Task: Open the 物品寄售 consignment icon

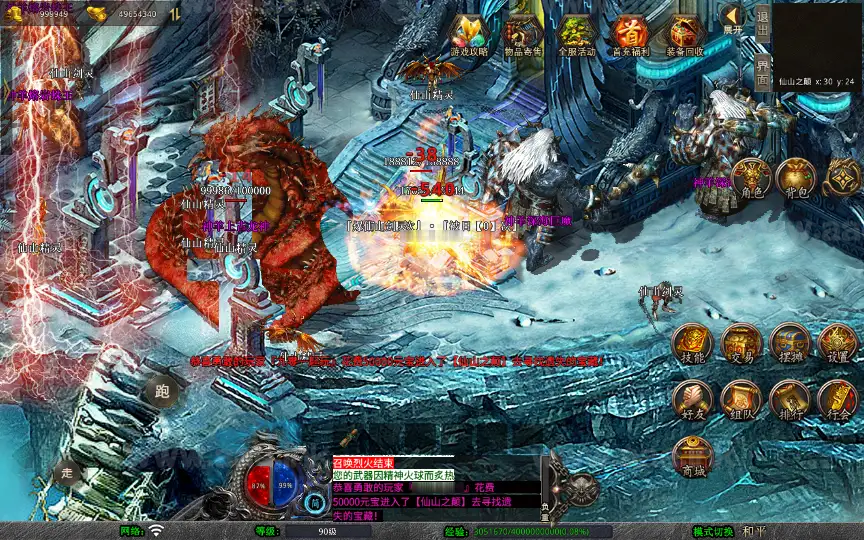Action: pyautogui.click(x=523, y=36)
